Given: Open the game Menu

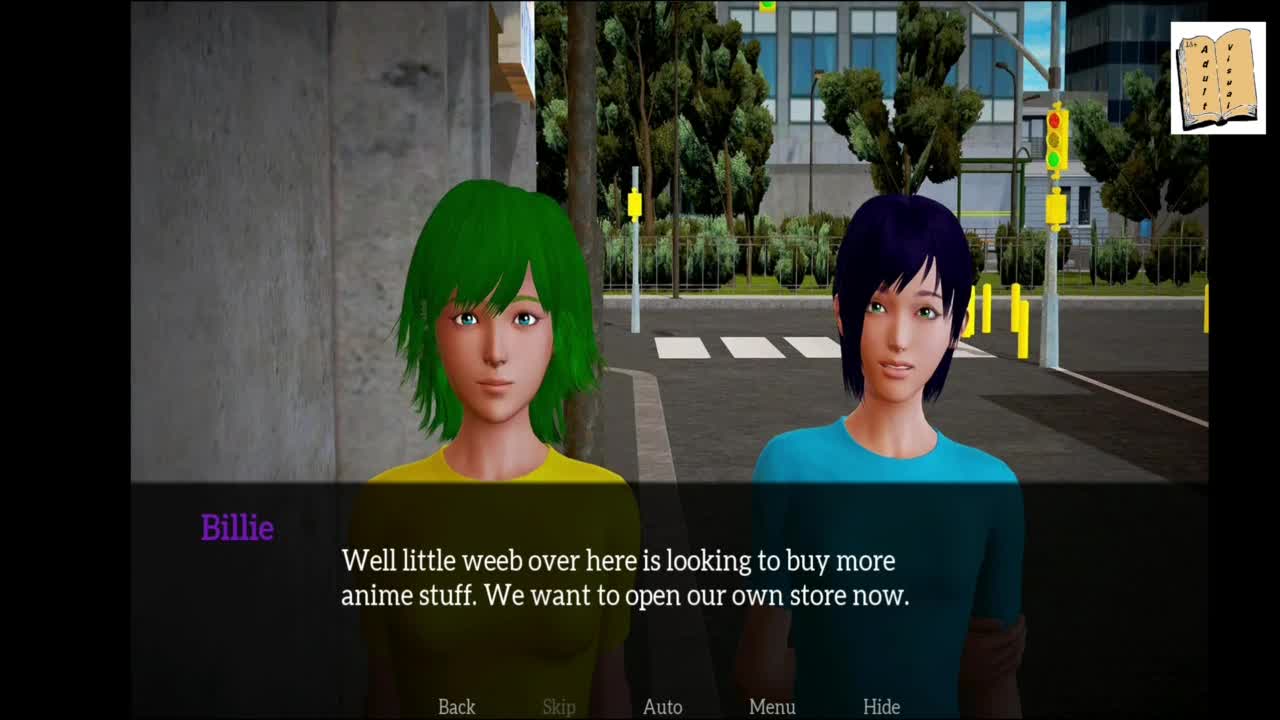Looking at the screenshot, I should pyautogui.click(x=772, y=707).
